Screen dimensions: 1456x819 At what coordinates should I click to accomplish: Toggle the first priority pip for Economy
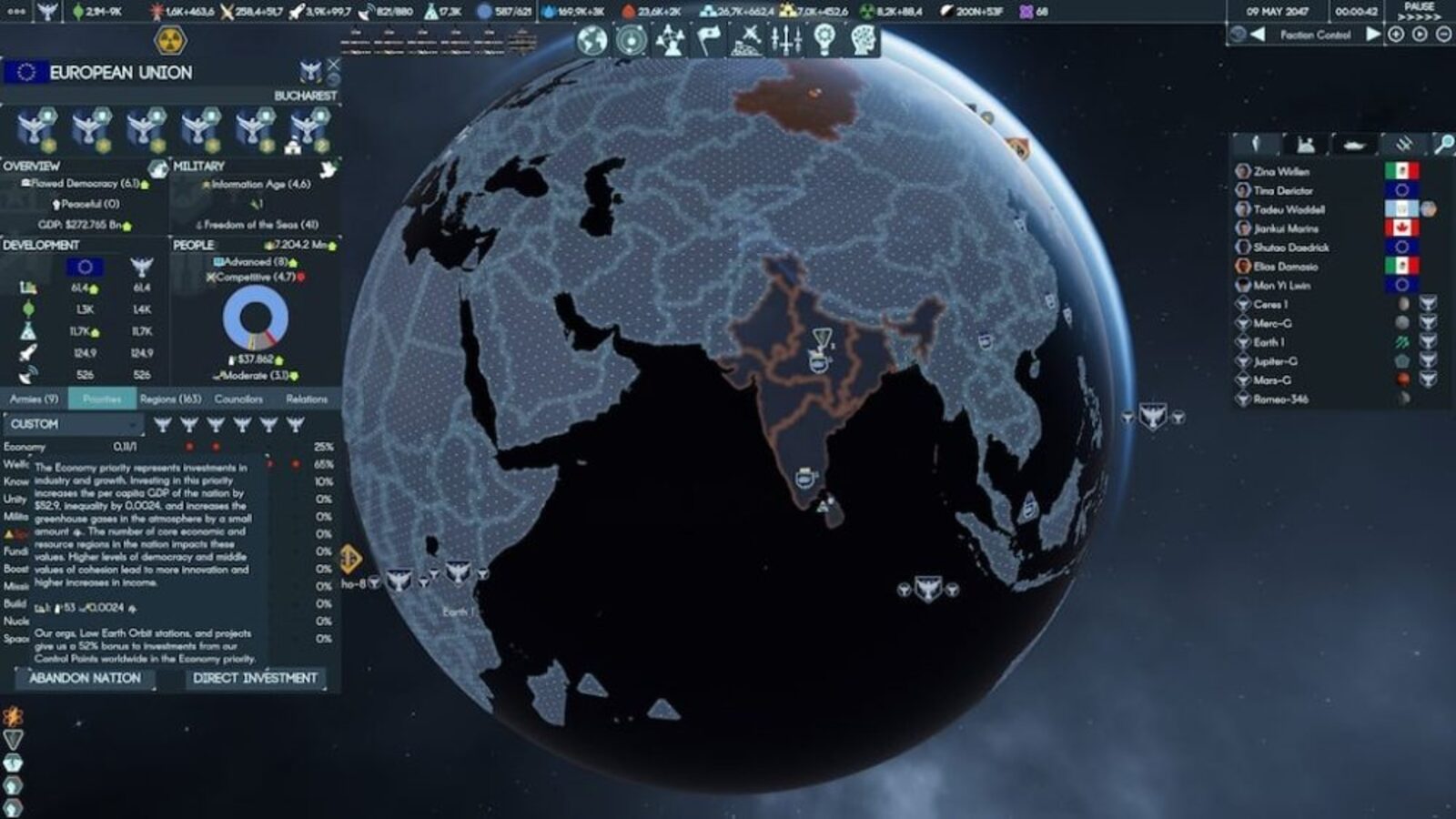pos(188,446)
